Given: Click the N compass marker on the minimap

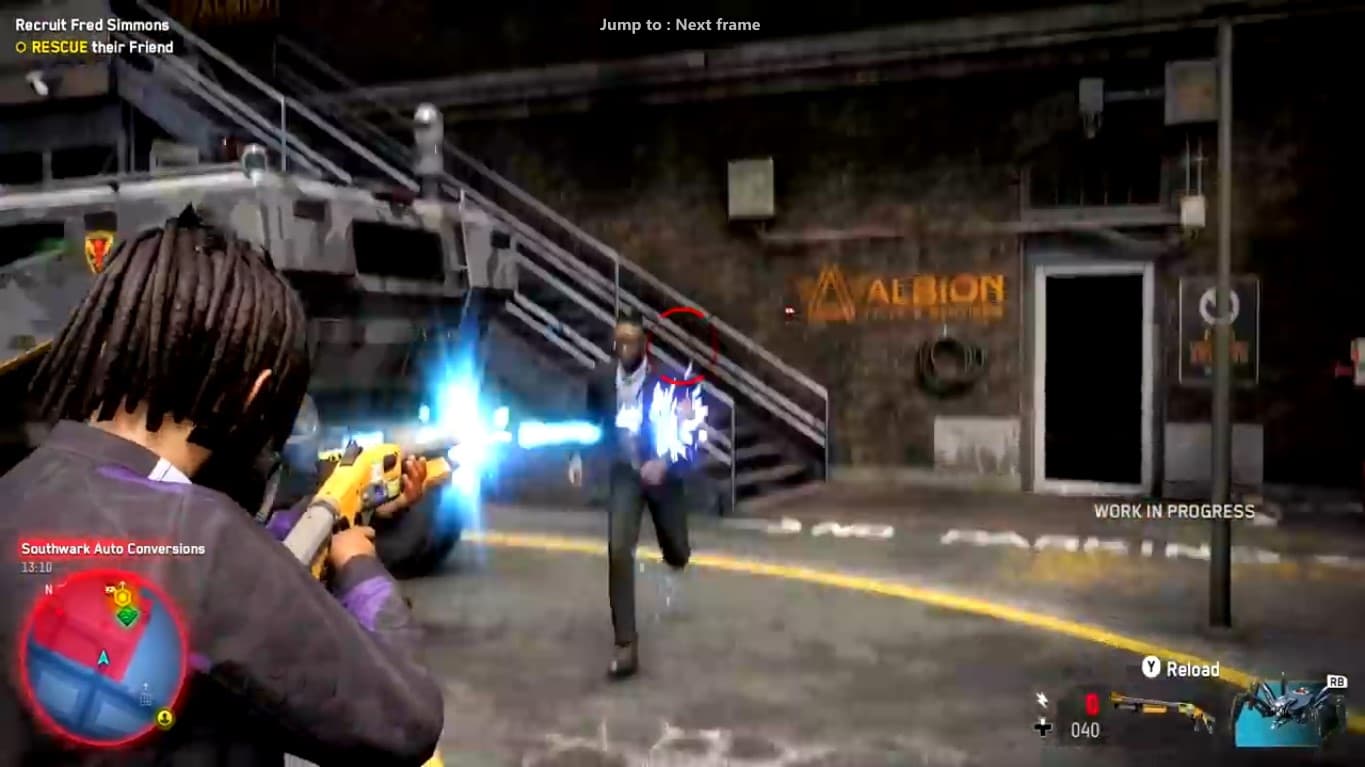Looking at the screenshot, I should click(x=48, y=589).
